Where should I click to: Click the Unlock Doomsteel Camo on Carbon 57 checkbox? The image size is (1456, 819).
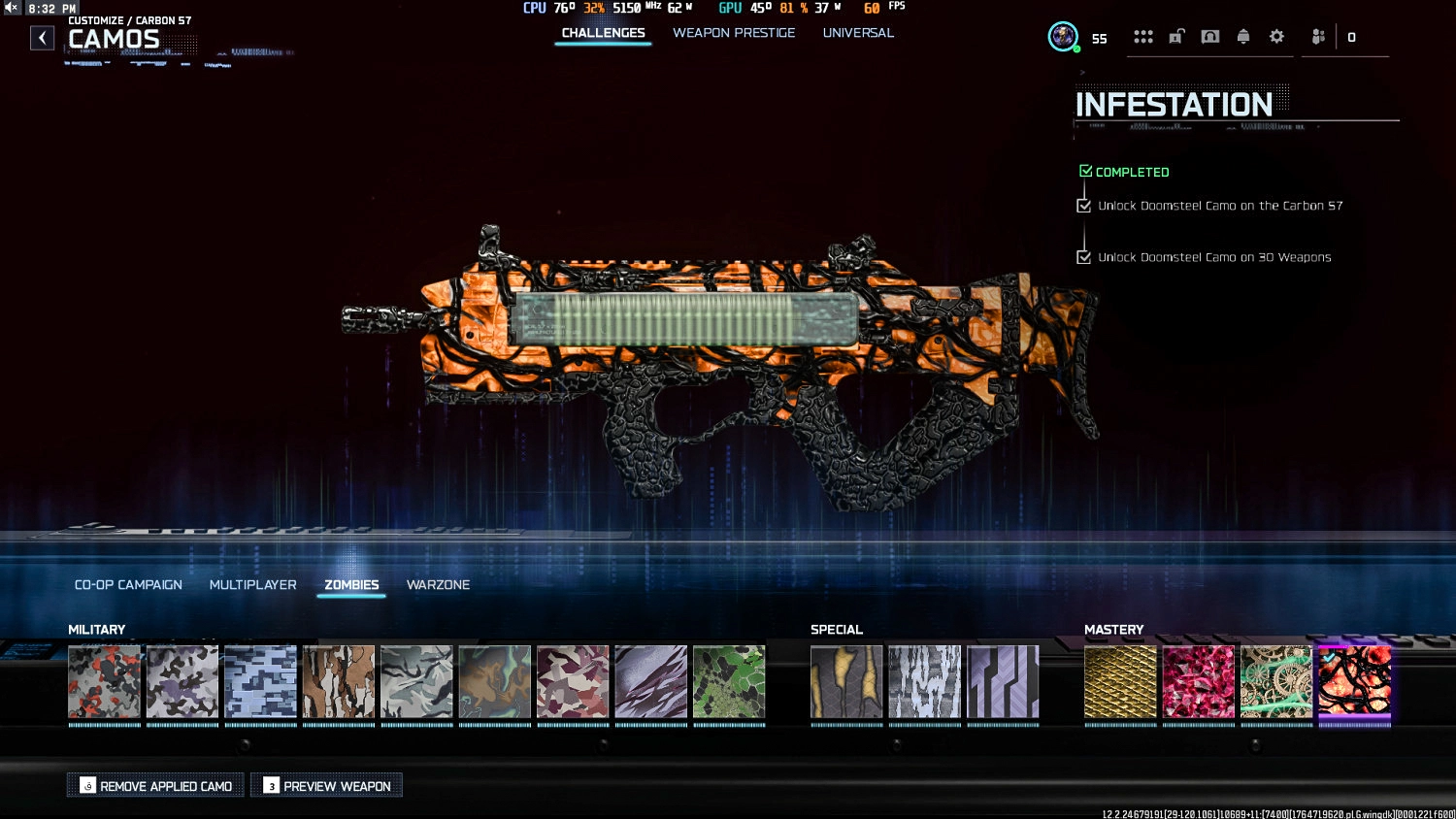click(1084, 205)
